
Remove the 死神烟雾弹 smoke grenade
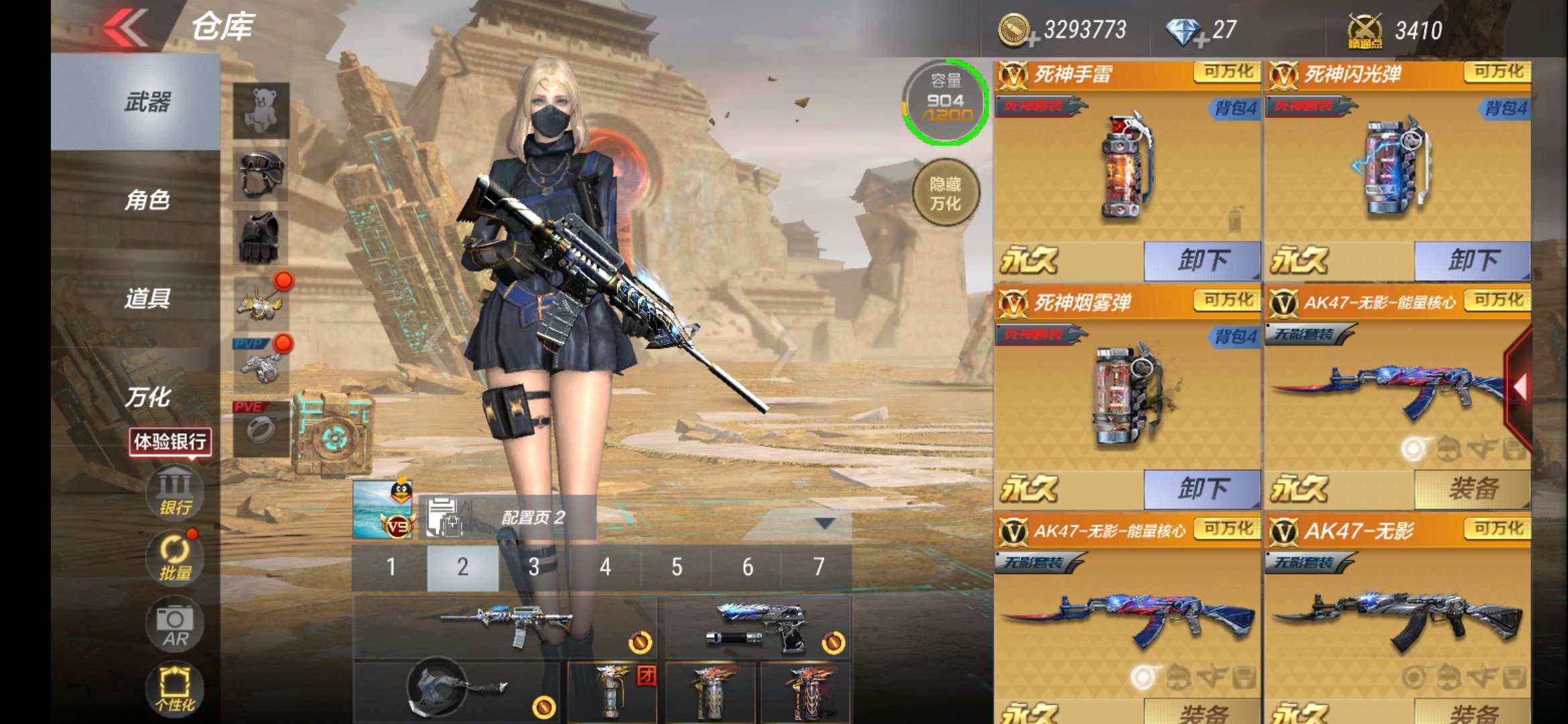click(x=1202, y=489)
